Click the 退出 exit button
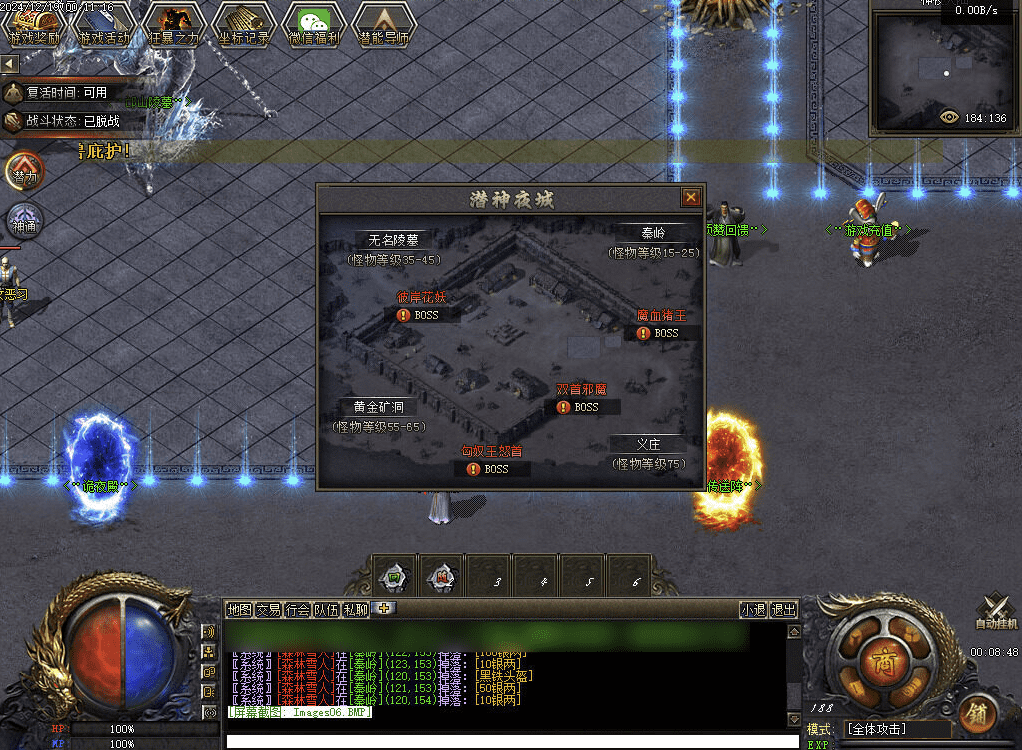This screenshot has height=750, width=1022. click(784, 609)
